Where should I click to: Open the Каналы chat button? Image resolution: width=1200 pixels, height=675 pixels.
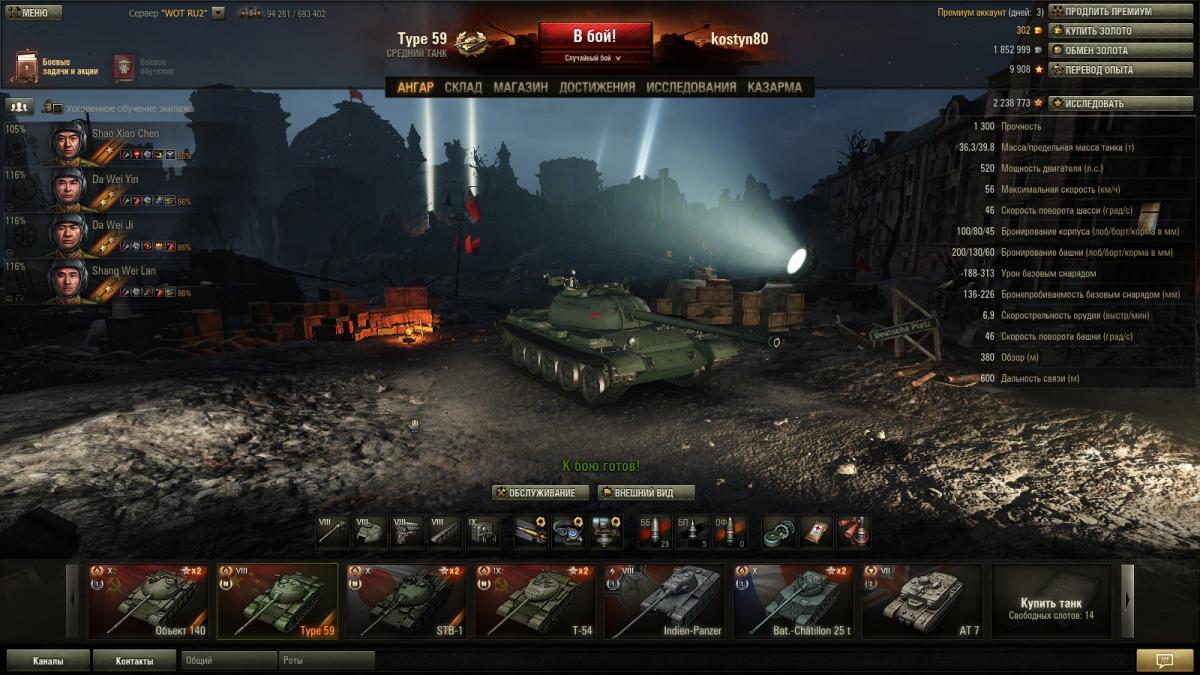tap(48, 661)
